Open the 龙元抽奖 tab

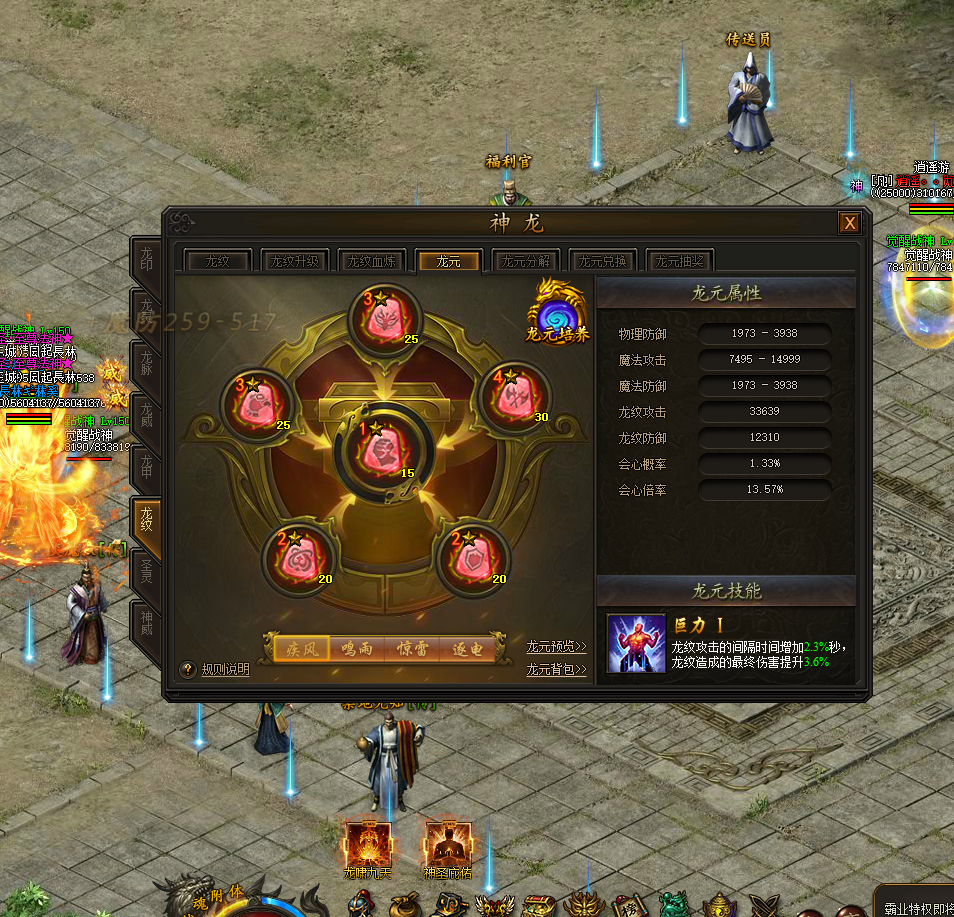[680, 261]
